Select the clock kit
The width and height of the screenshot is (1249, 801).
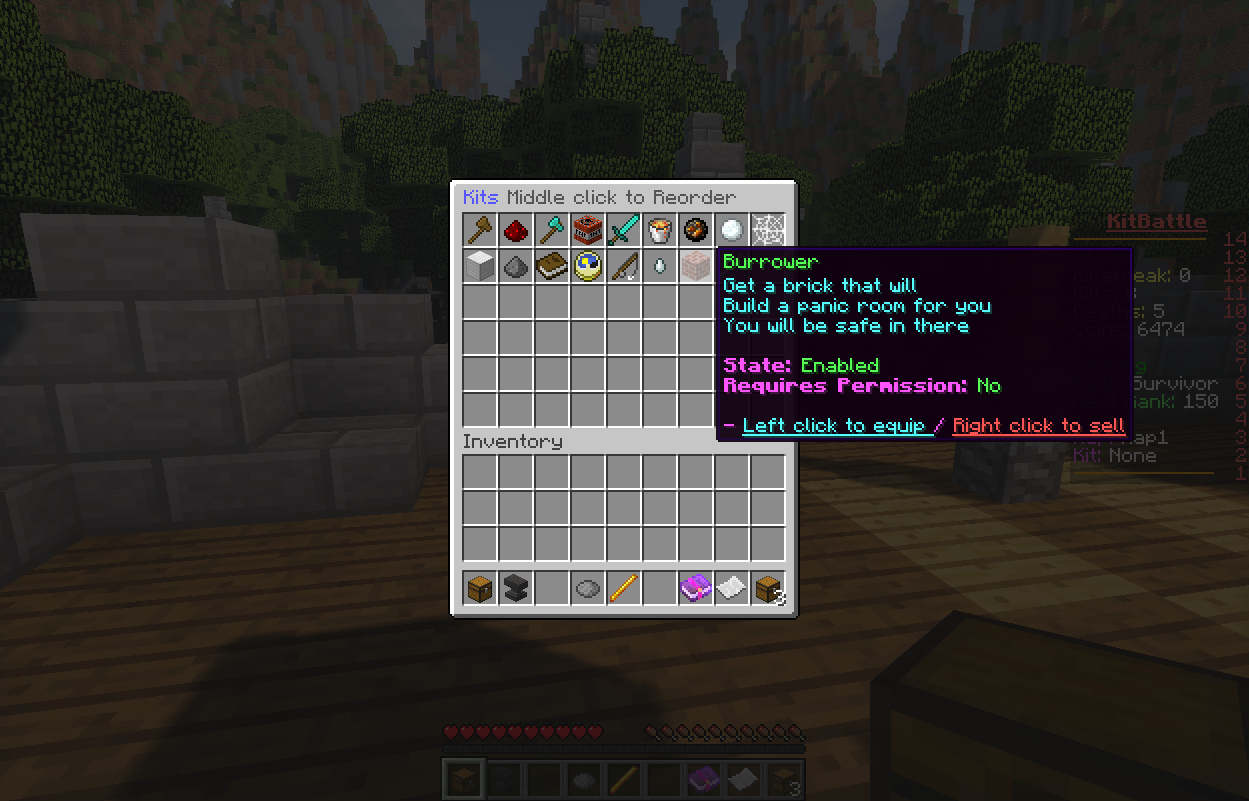(x=588, y=266)
